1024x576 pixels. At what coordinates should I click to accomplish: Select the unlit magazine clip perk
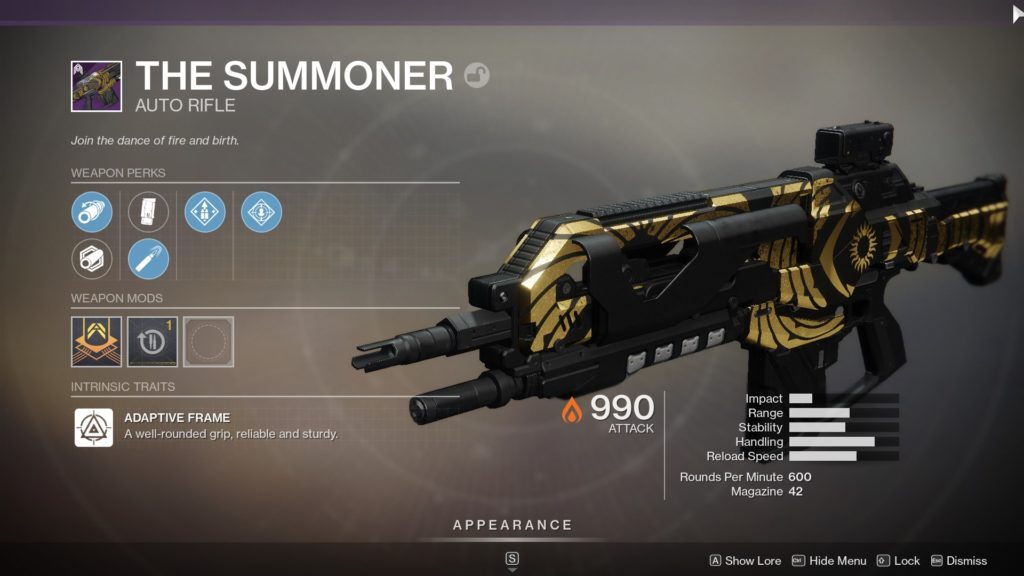(148, 212)
